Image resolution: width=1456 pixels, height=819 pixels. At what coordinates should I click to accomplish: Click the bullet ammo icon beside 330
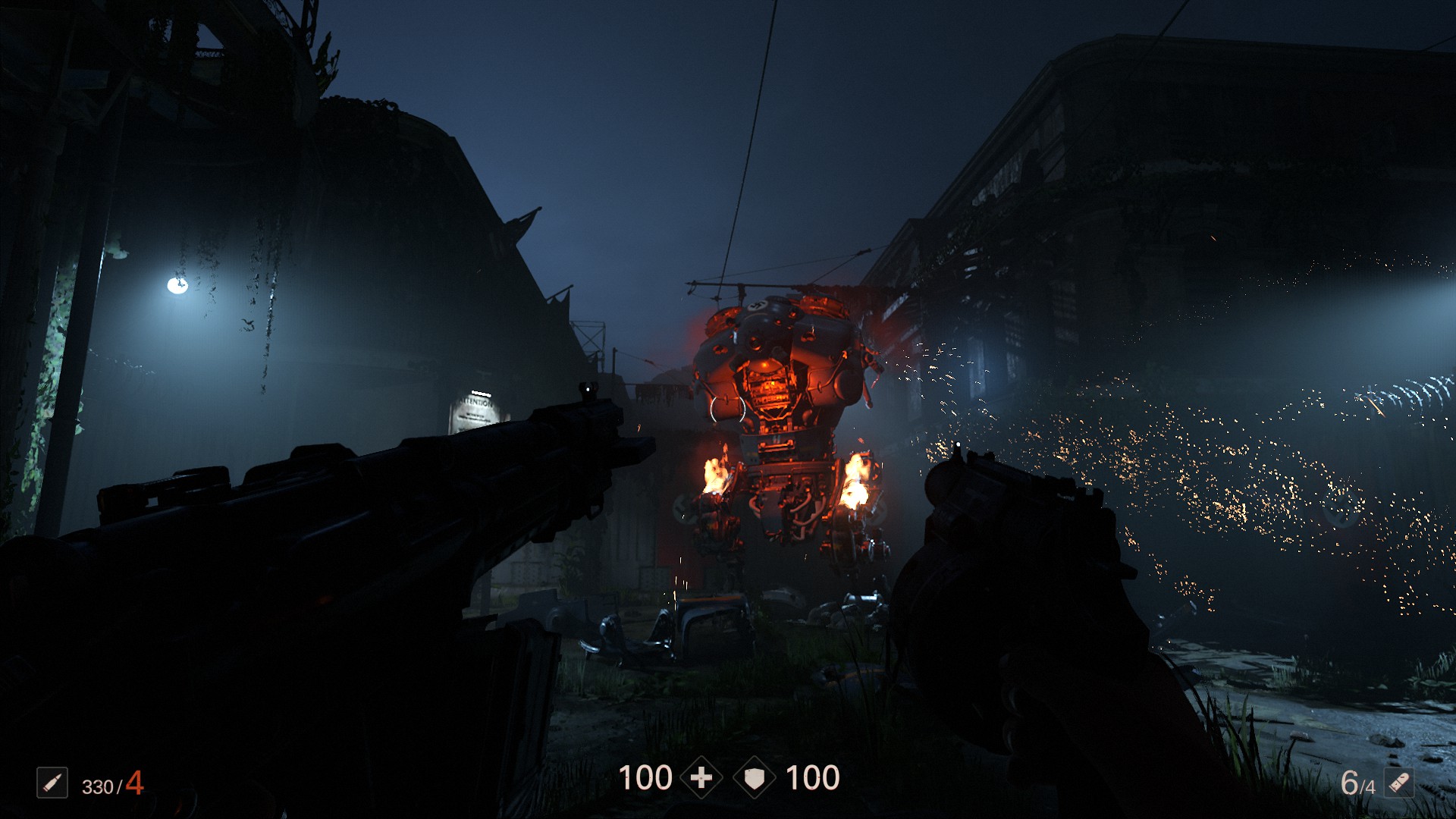click(52, 783)
